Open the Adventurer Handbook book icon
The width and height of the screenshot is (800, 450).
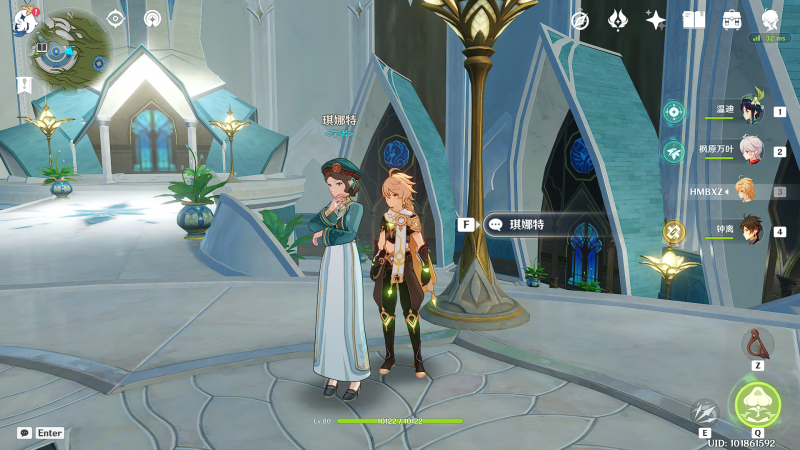pyautogui.click(x=693, y=20)
